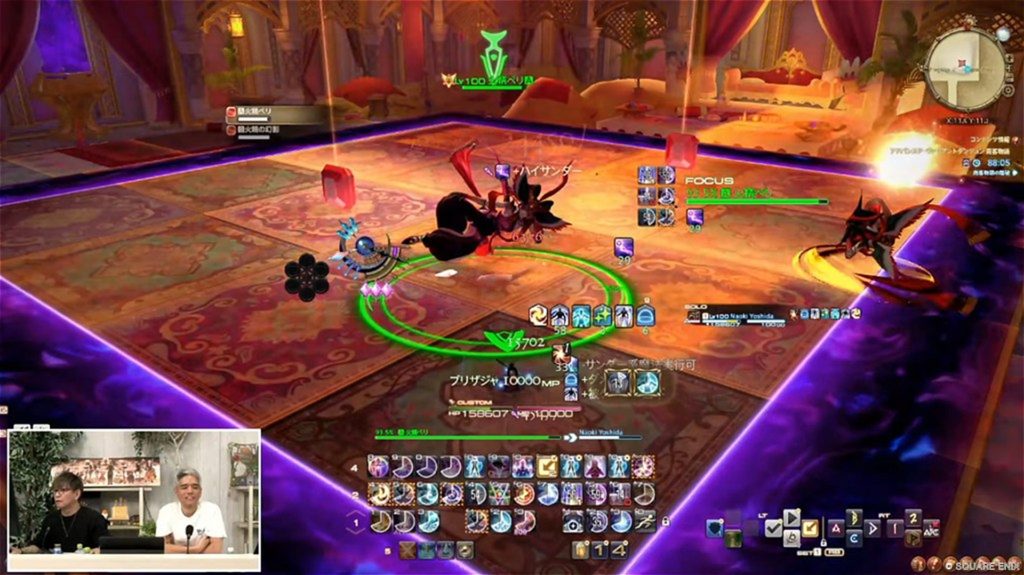Viewport: 1024px width, 575px height.
Task: Click the gold diagonal arrow hotbar icon
Action: pos(549,465)
